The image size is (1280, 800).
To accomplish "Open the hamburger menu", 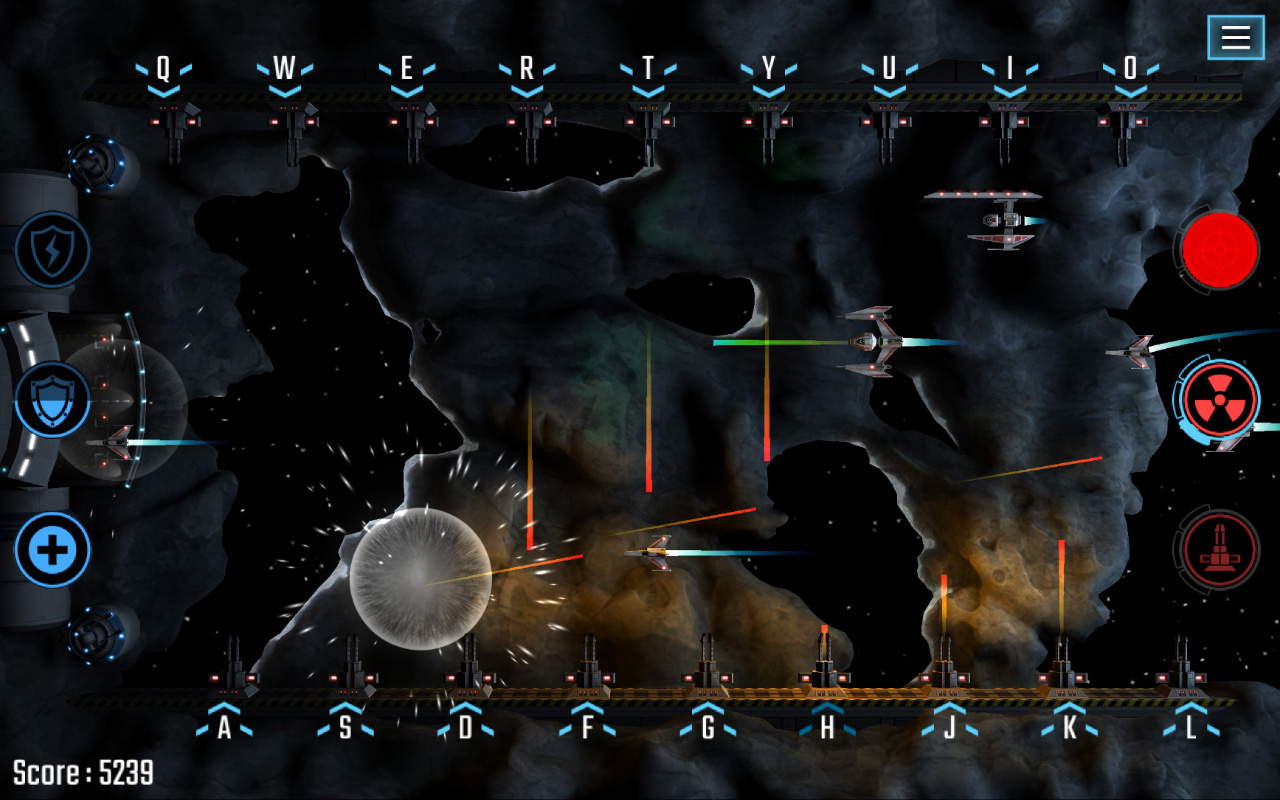I will click(x=1236, y=38).
